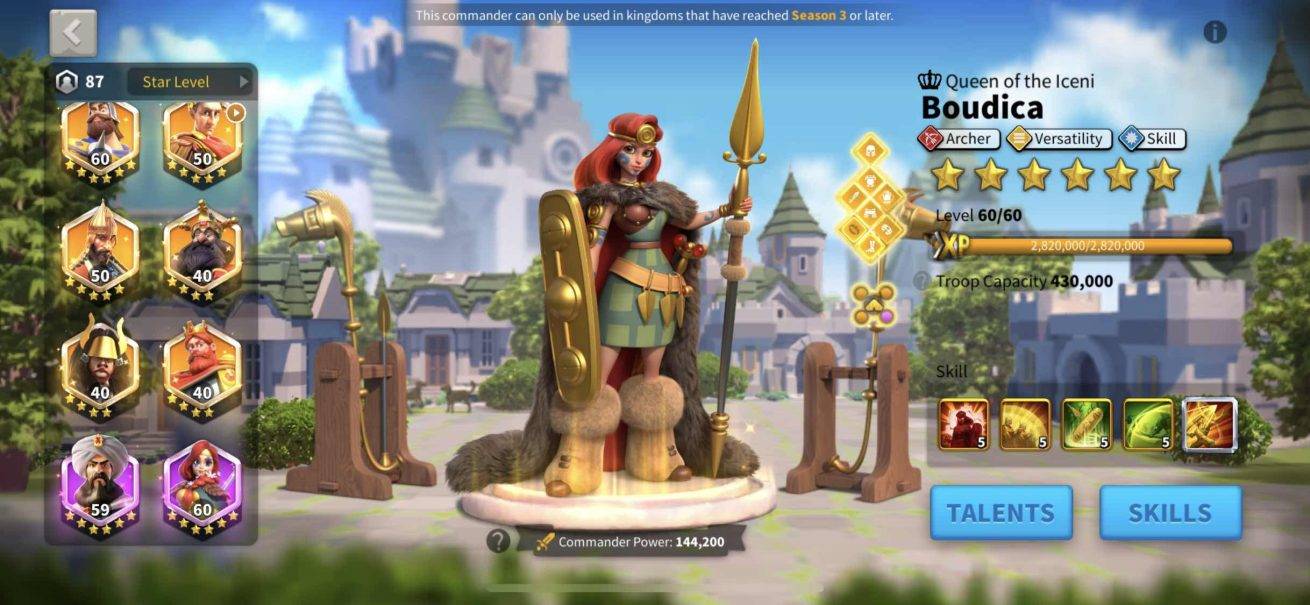Select the roman-armored level 50 commander
This screenshot has width=1310, height=605.
point(202,142)
